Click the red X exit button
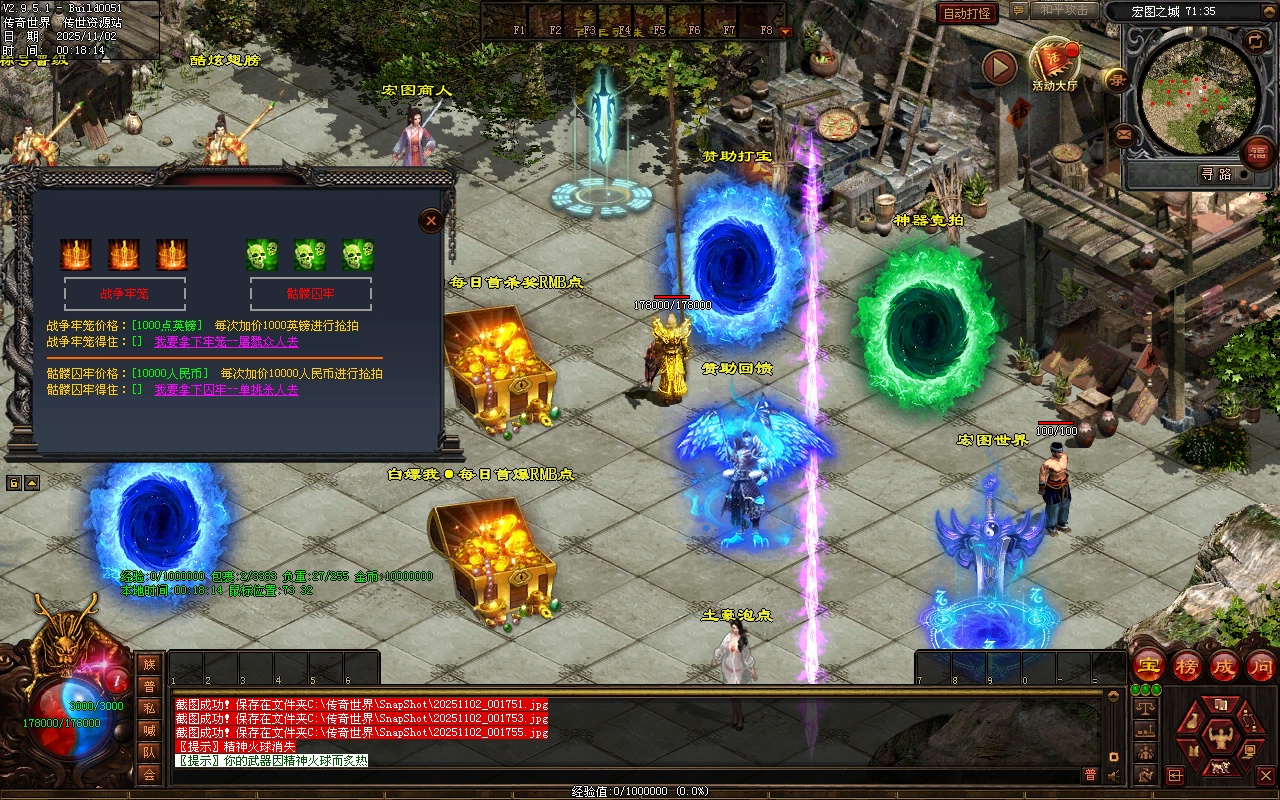This screenshot has height=800, width=1280. (1266, 775)
